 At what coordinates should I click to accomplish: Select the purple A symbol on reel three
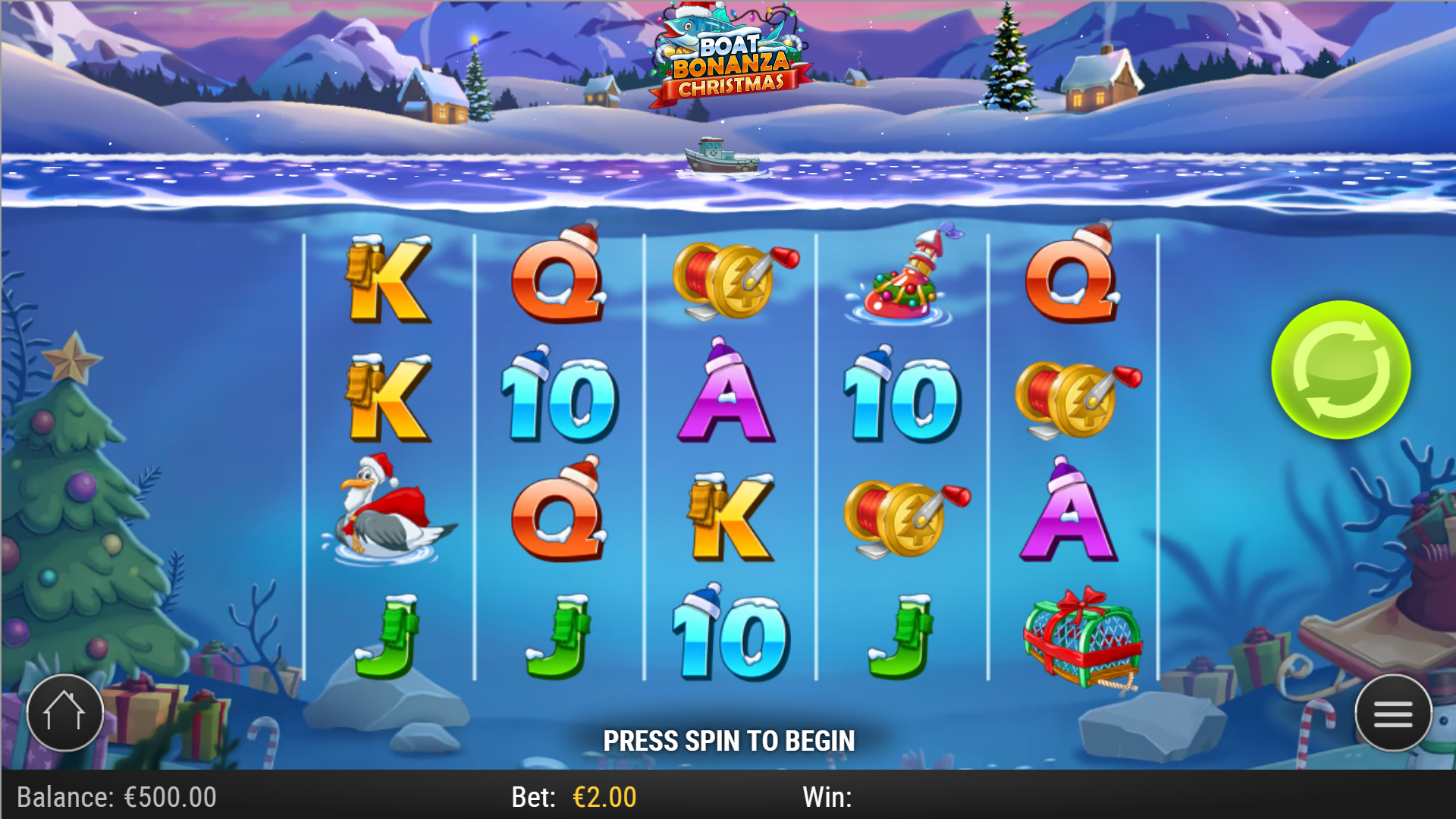click(728, 402)
